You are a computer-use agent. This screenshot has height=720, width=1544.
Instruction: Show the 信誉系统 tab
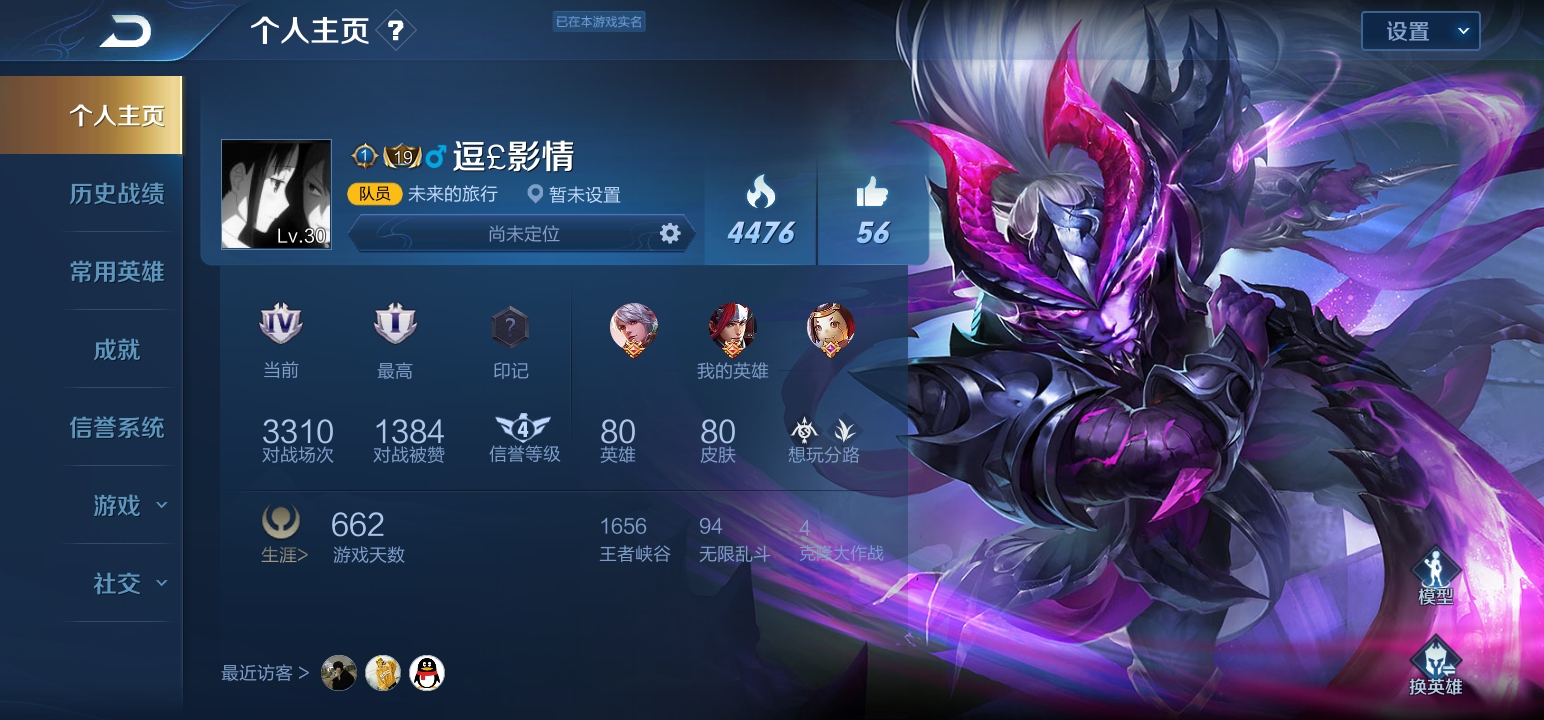(x=117, y=427)
